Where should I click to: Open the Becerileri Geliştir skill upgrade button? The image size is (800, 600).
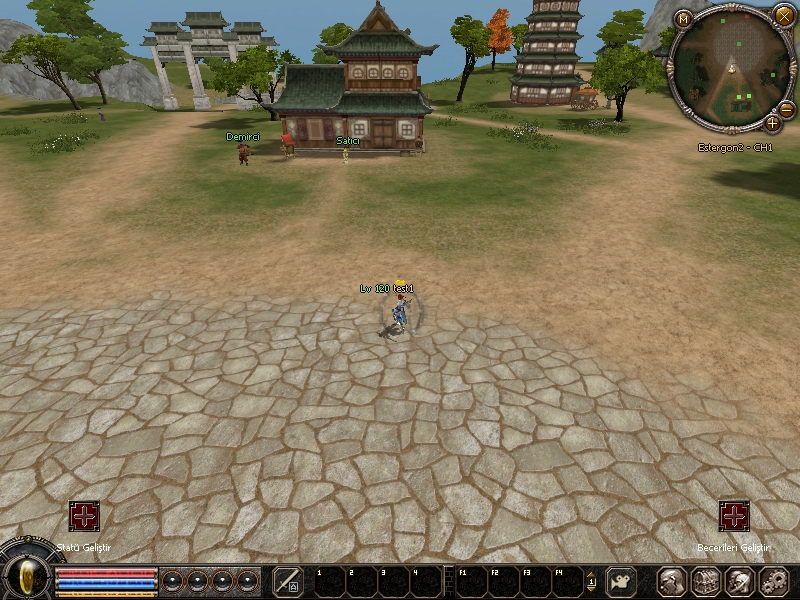coord(734,516)
